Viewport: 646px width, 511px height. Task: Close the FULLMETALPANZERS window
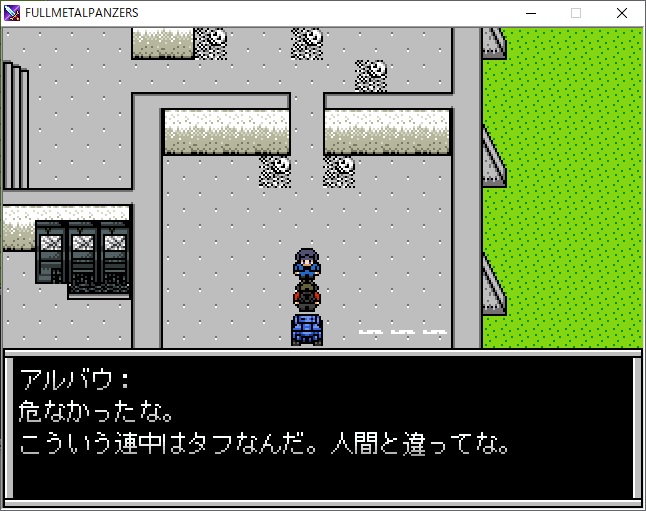(x=622, y=13)
